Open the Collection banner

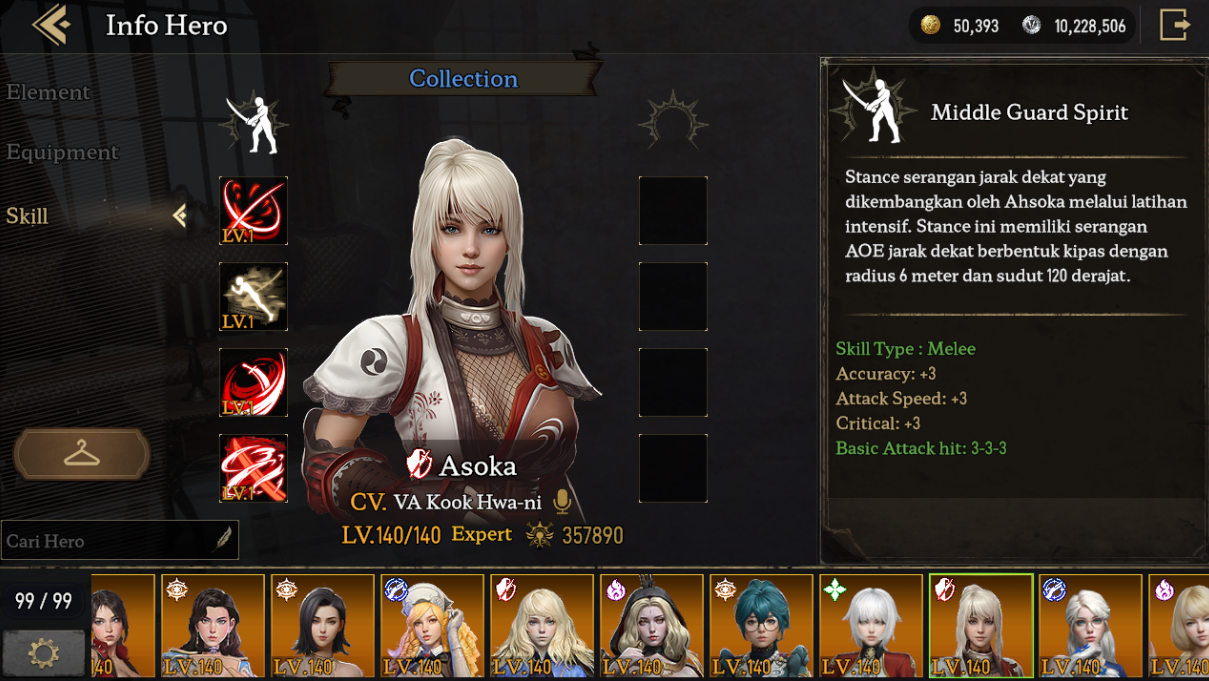pyautogui.click(x=463, y=79)
